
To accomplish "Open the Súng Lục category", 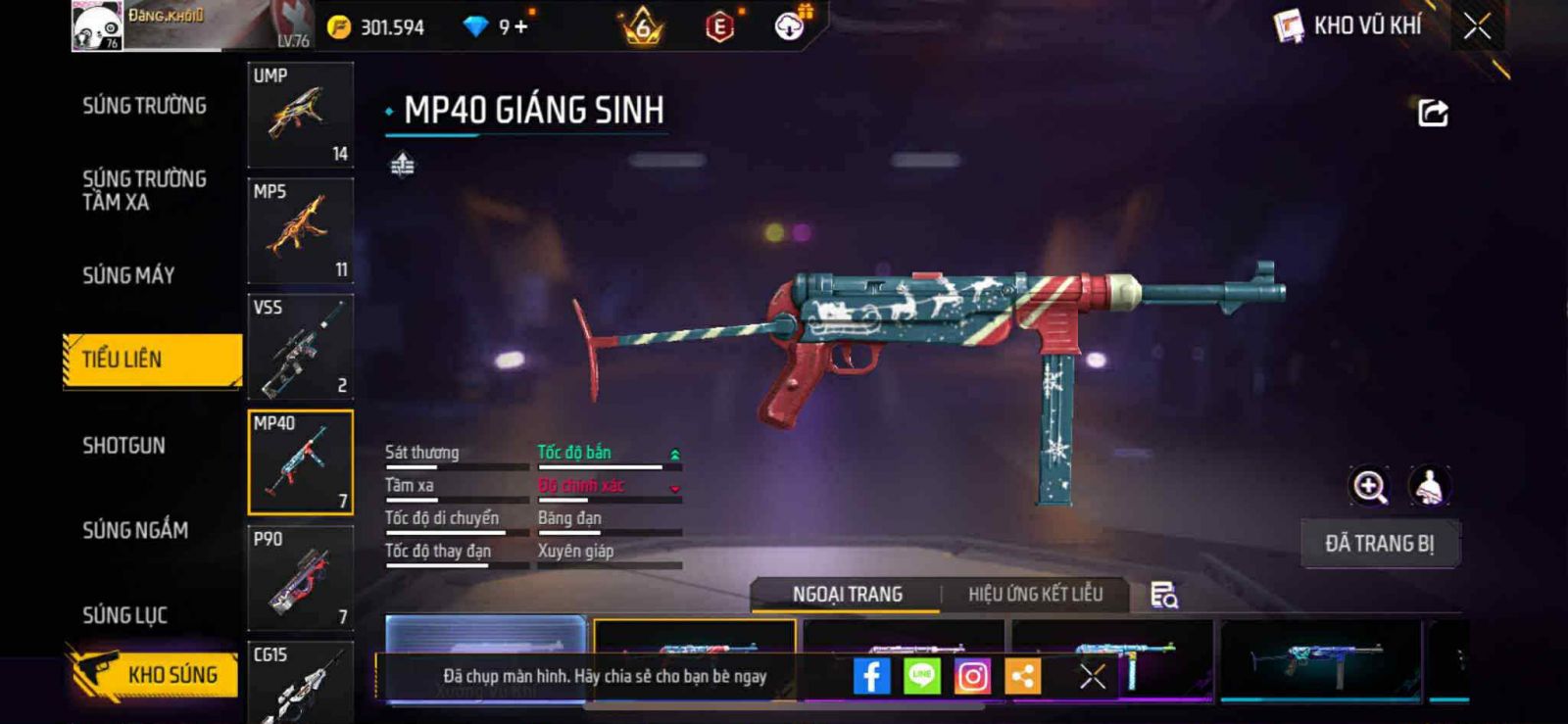I will [124, 615].
